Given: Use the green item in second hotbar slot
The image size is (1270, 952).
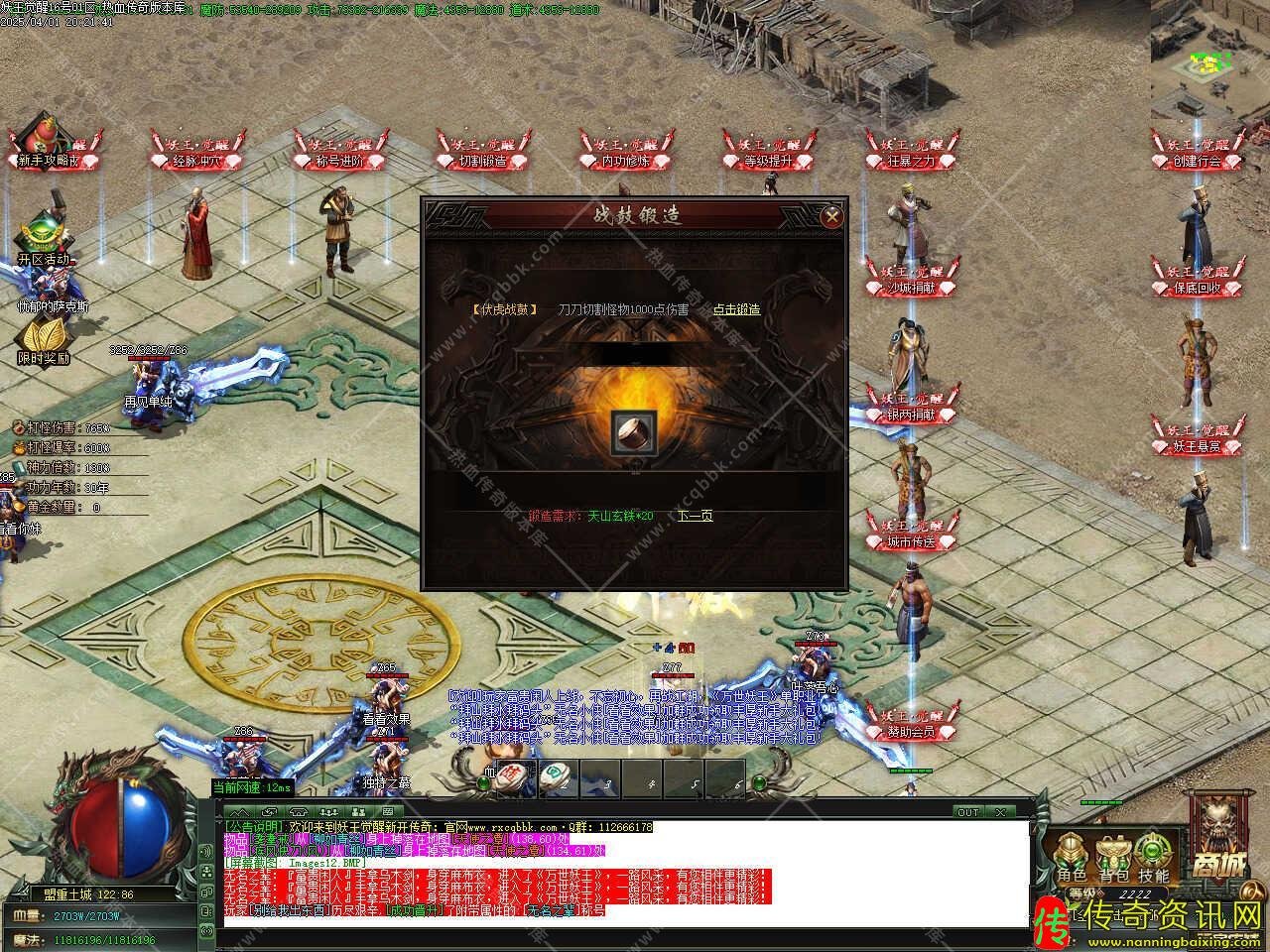Looking at the screenshot, I should (x=557, y=777).
